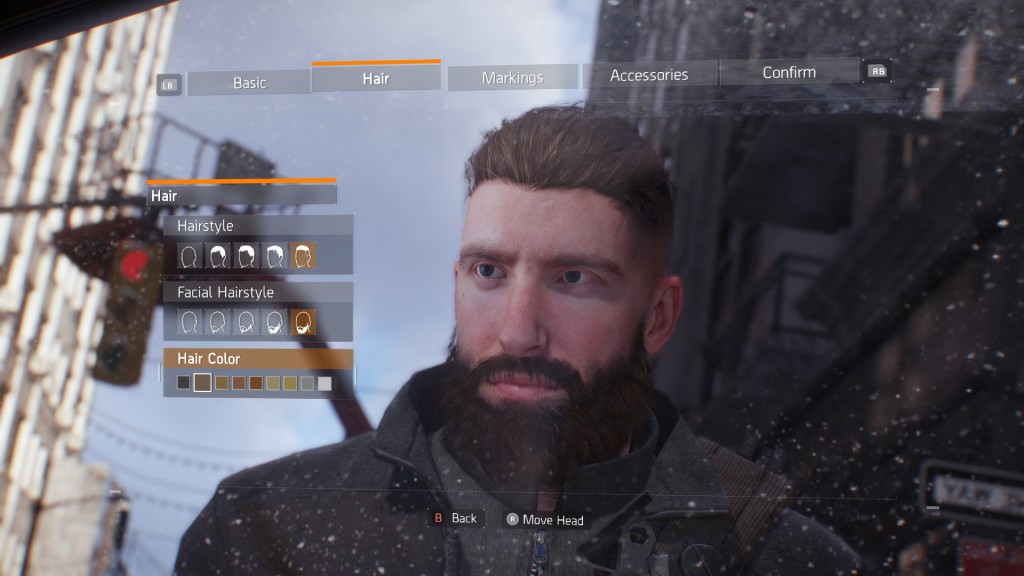Select the Hair tab

(x=376, y=78)
